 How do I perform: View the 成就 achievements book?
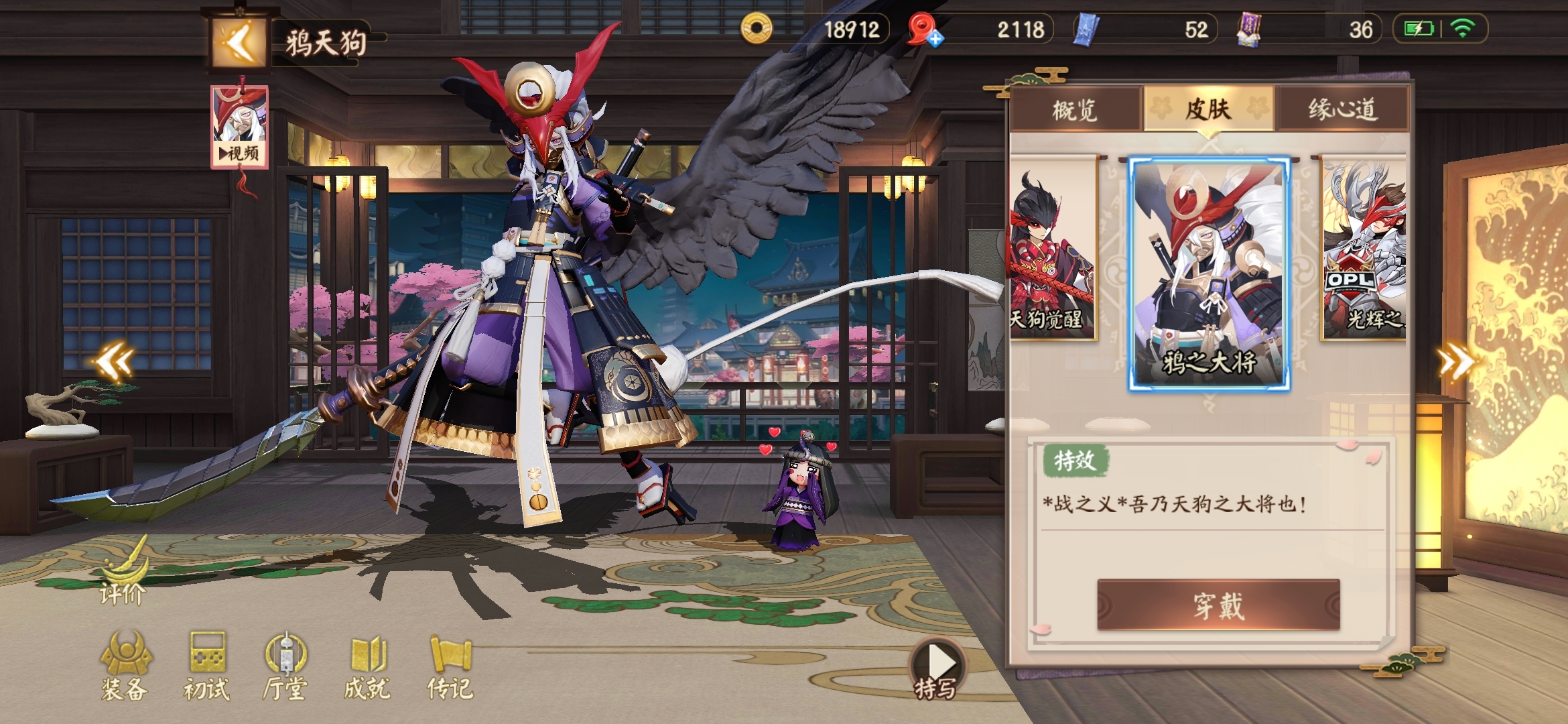pyautogui.click(x=367, y=666)
